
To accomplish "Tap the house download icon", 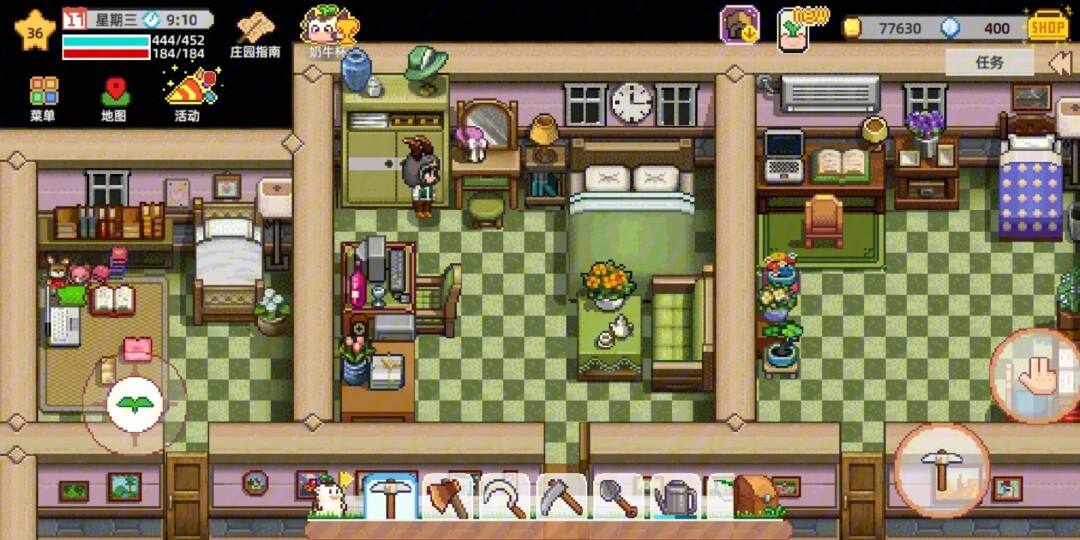I will 740,26.
